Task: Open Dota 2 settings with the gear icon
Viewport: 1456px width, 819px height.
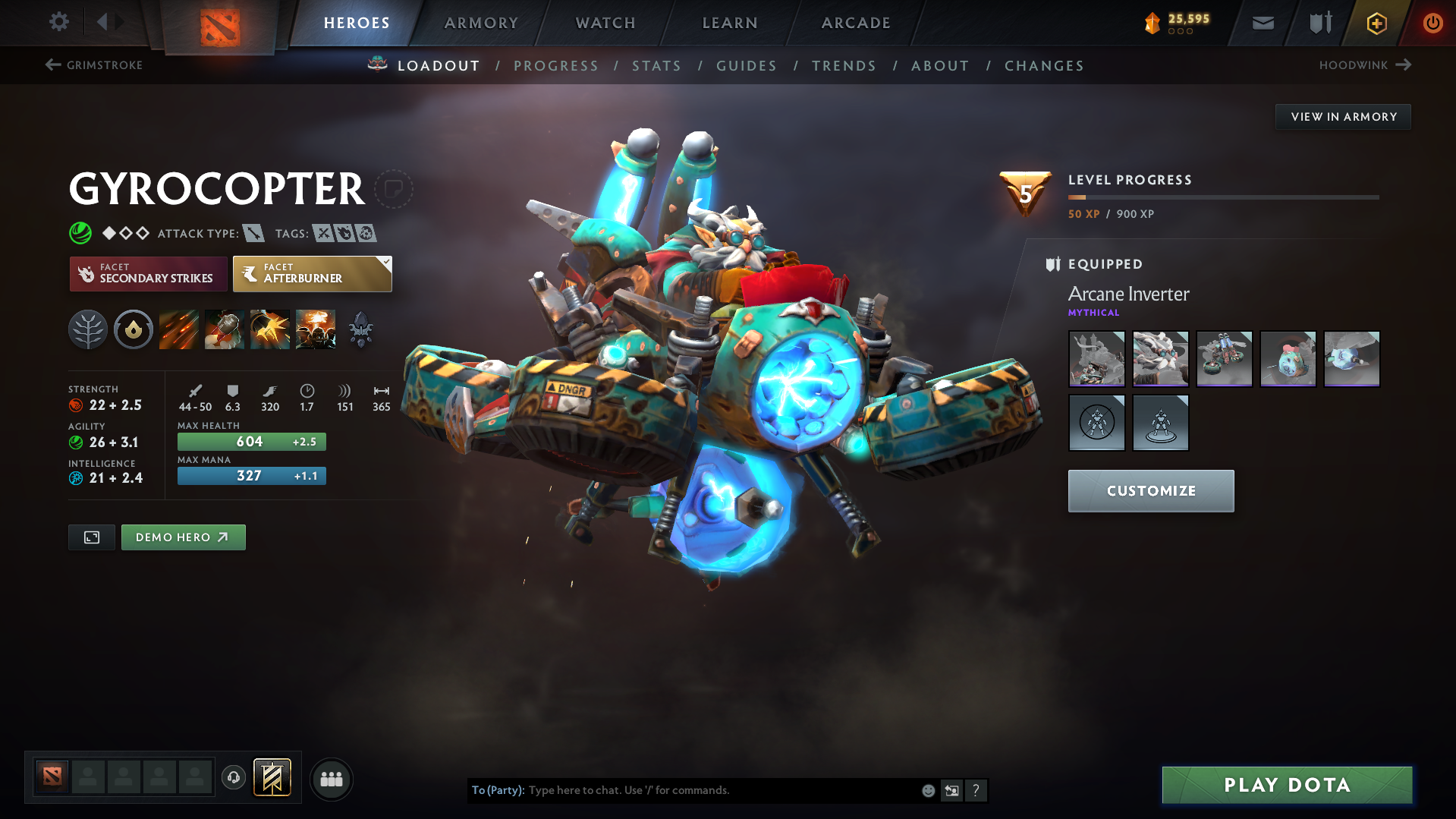Action: 58,22
